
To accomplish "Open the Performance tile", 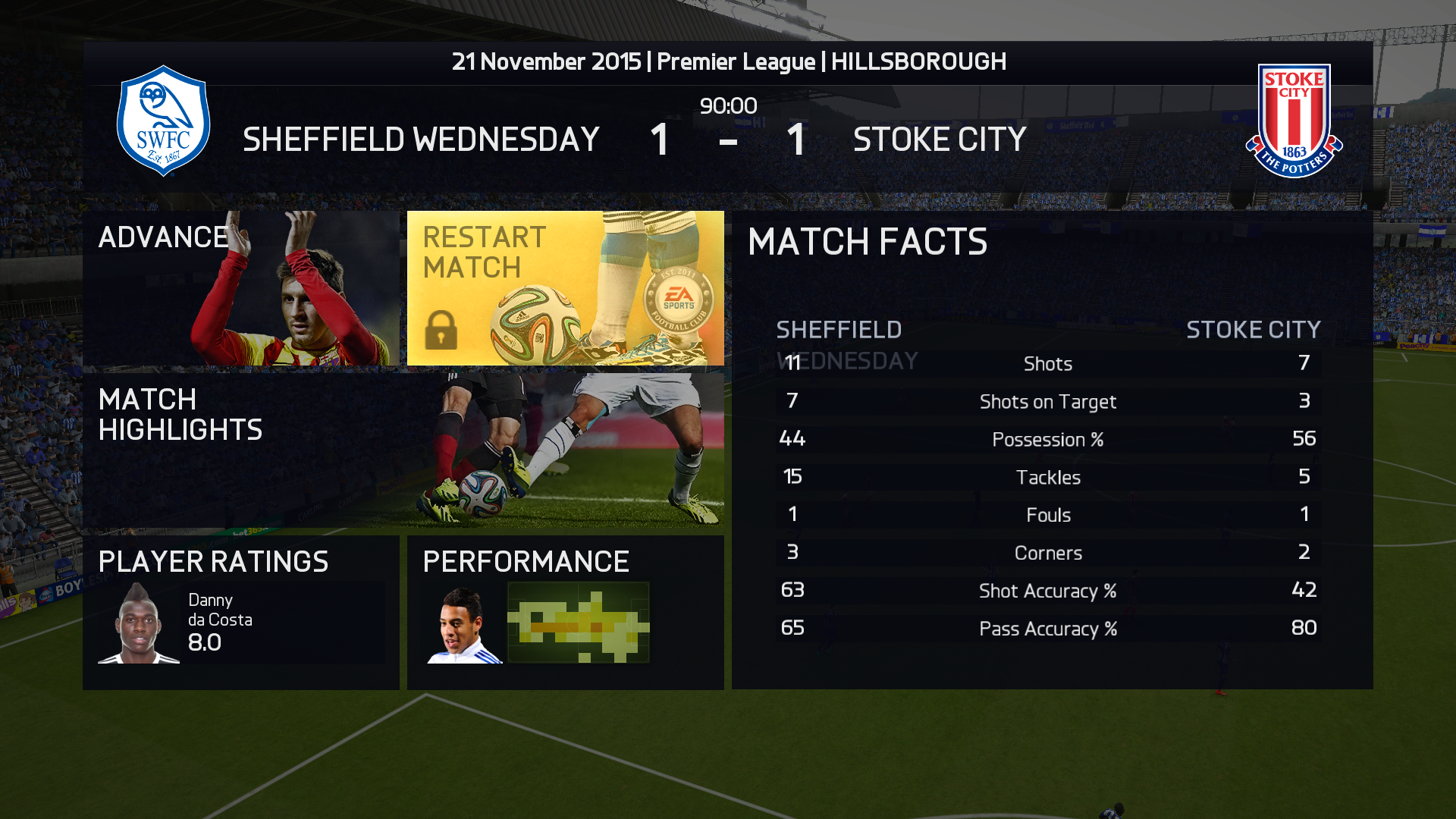I will tap(565, 612).
